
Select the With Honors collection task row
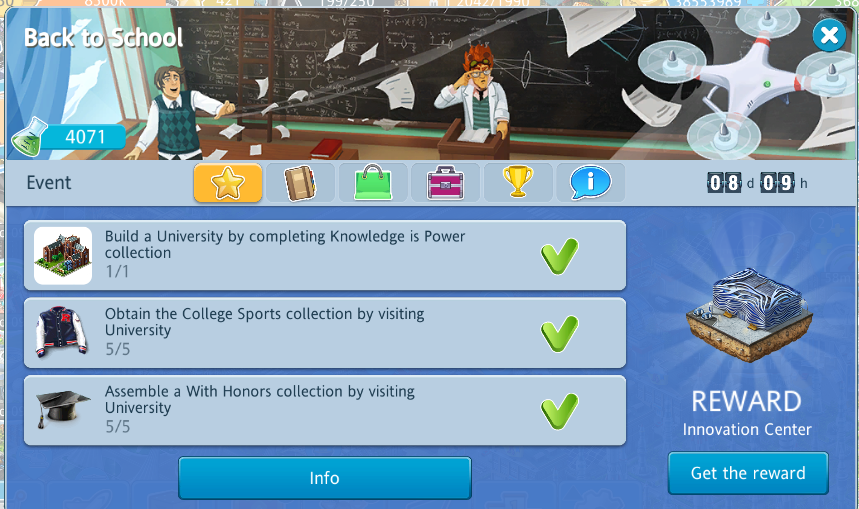(x=325, y=410)
